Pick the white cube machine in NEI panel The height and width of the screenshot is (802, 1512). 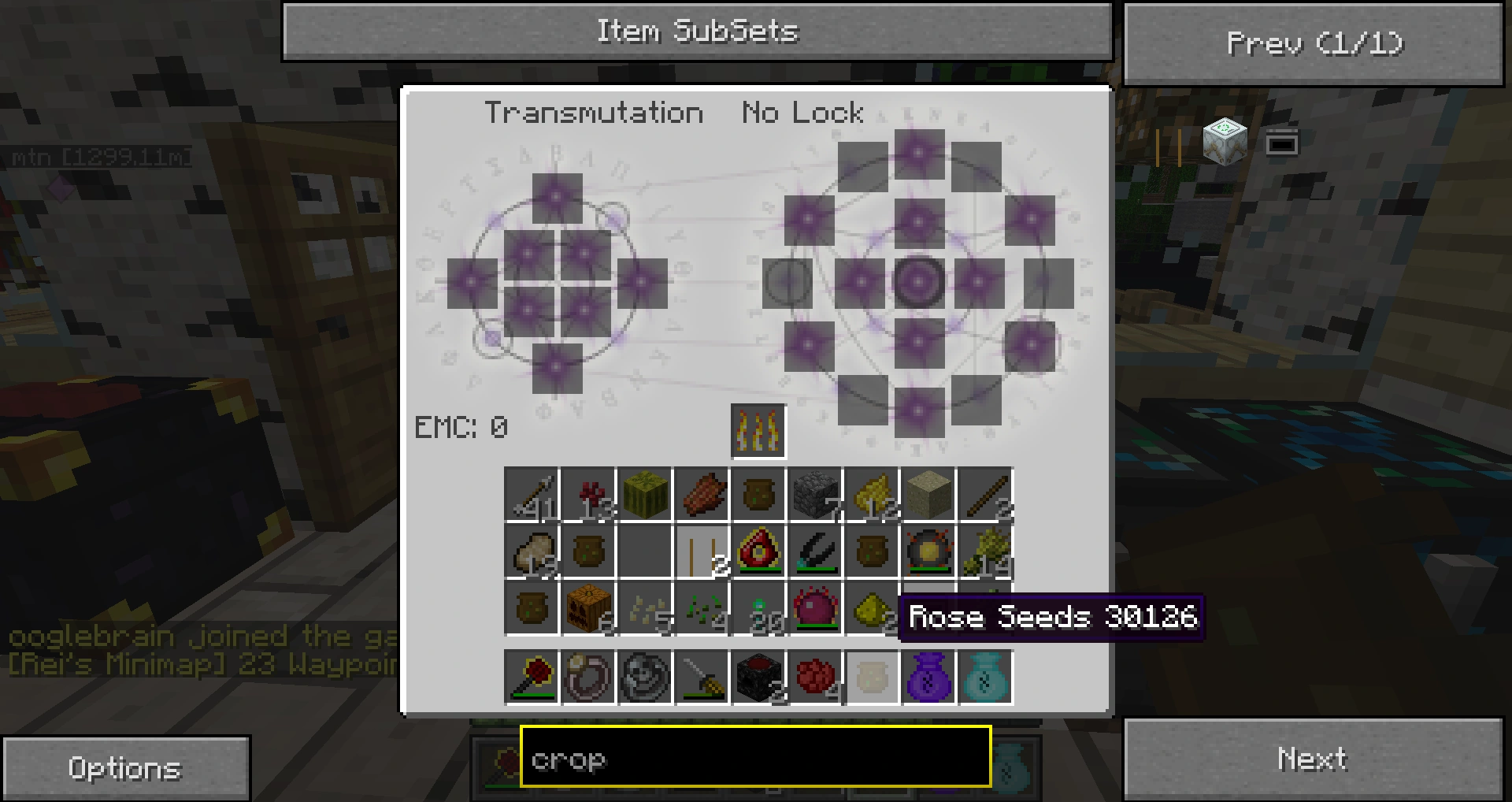pos(1225,142)
